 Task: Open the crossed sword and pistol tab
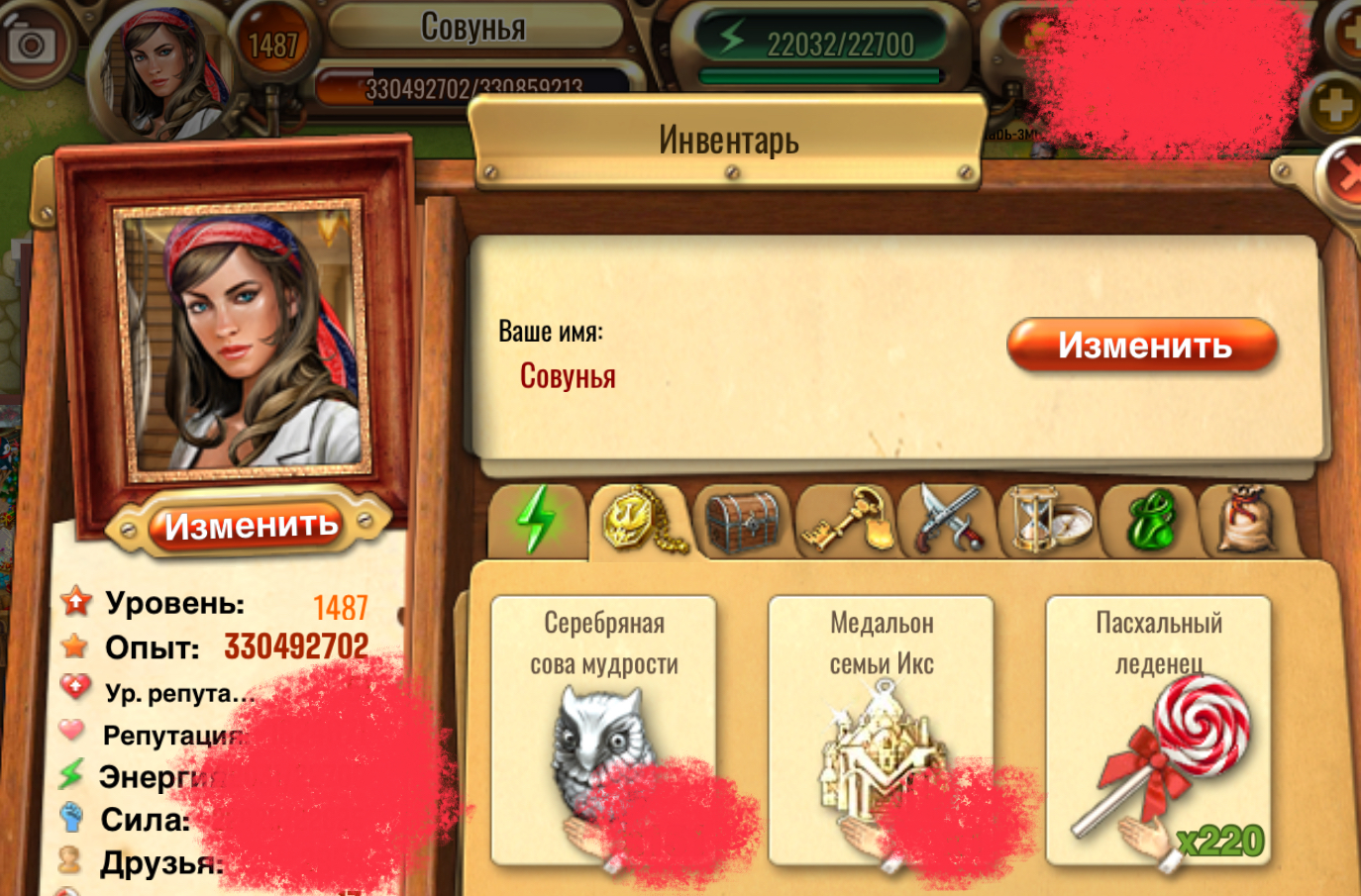coord(948,519)
